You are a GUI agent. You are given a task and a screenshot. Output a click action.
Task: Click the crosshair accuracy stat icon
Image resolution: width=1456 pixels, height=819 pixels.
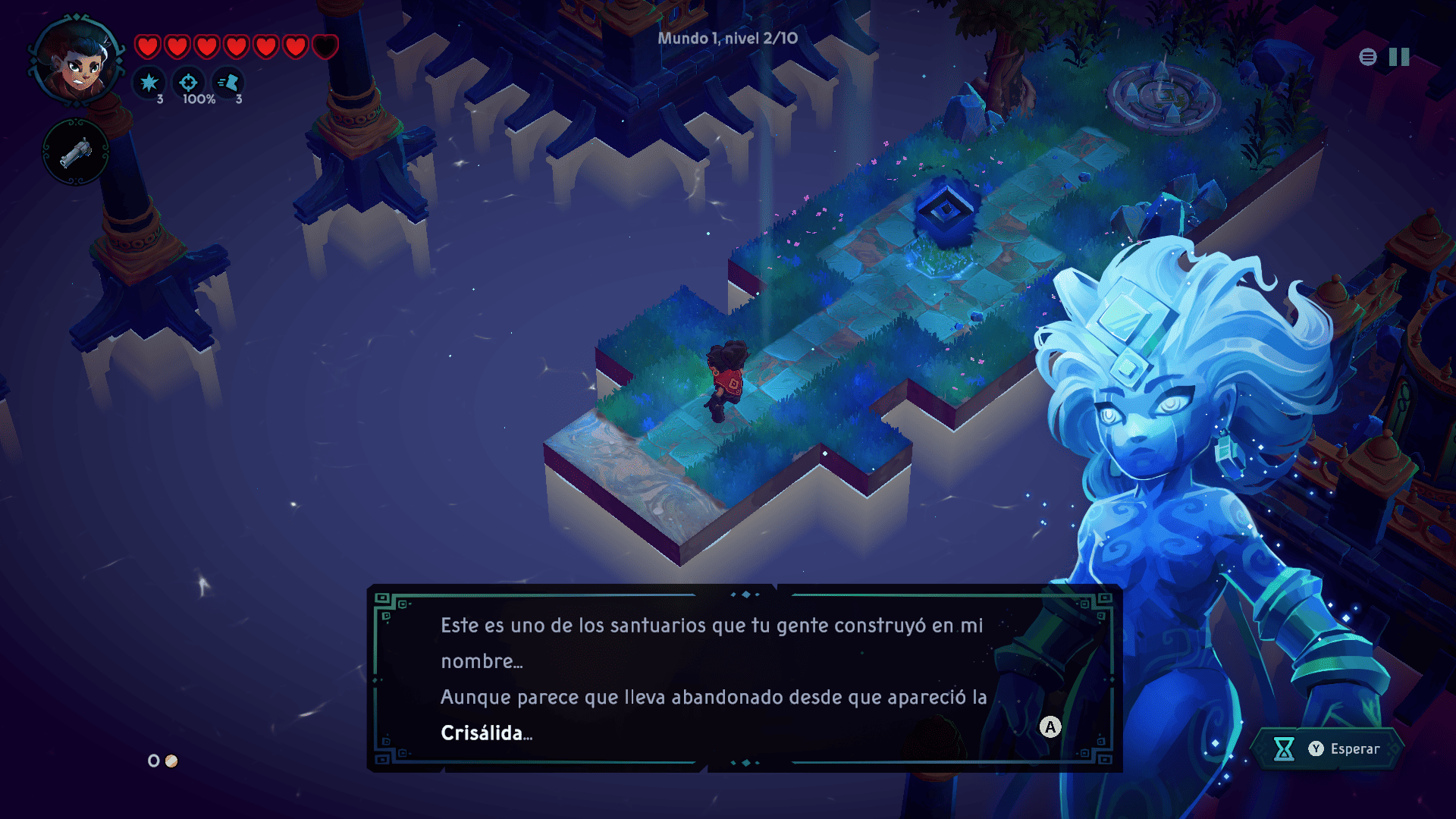coord(188,82)
